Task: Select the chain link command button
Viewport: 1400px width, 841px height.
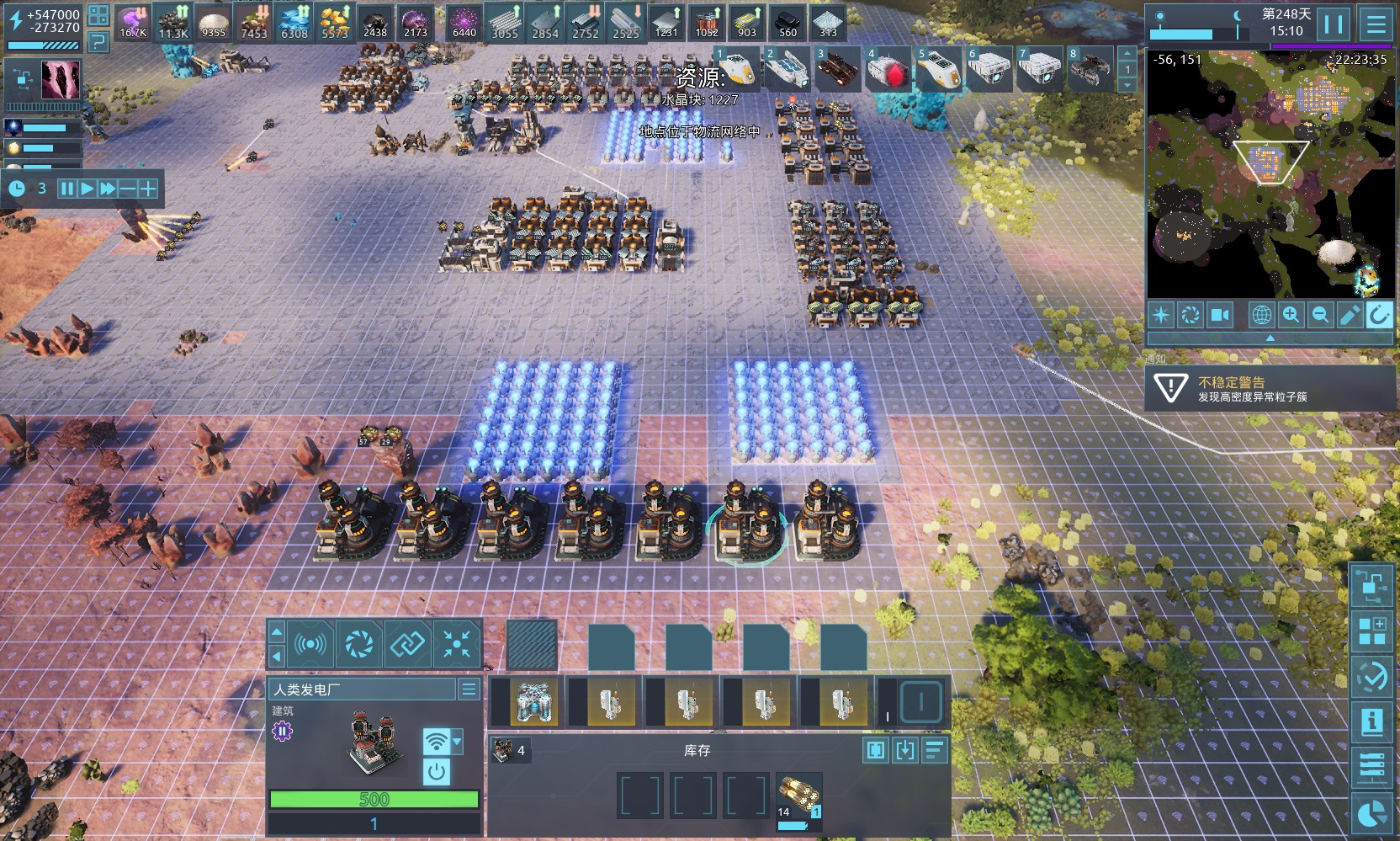Action: (x=408, y=645)
